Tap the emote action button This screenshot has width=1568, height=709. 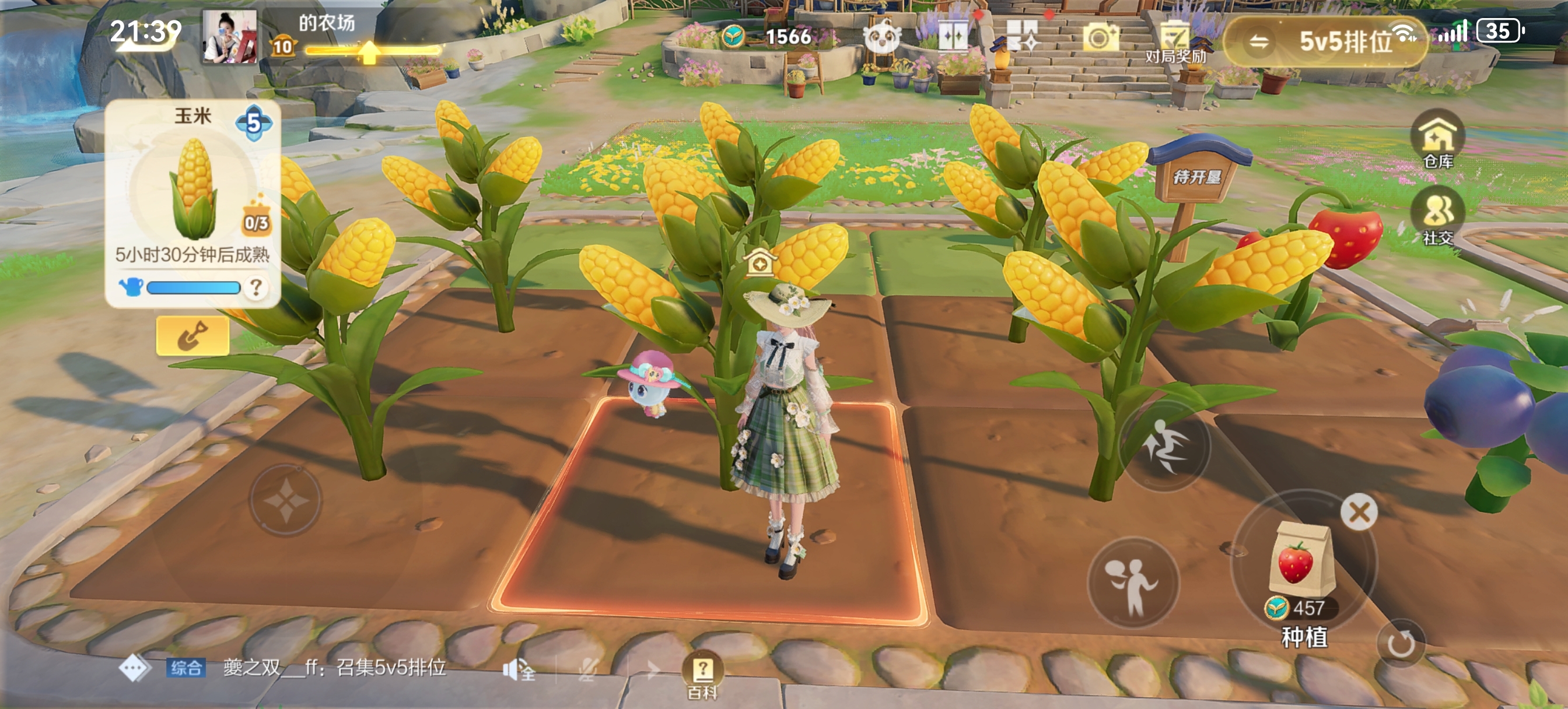(x=1132, y=584)
